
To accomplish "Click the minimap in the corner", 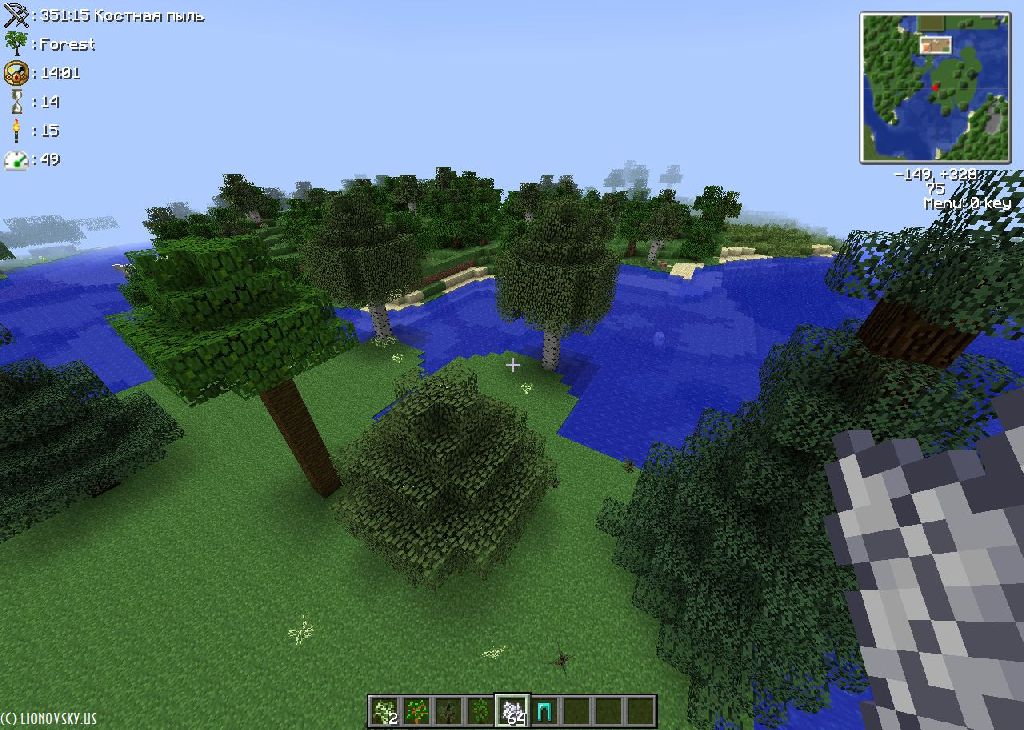I will point(935,87).
